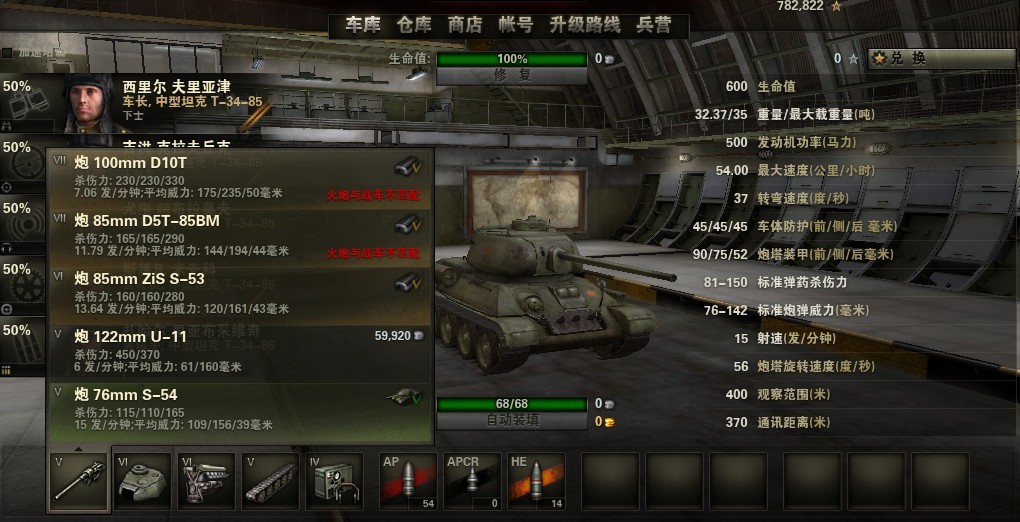Open the tracks suspension module slot

click(270, 481)
